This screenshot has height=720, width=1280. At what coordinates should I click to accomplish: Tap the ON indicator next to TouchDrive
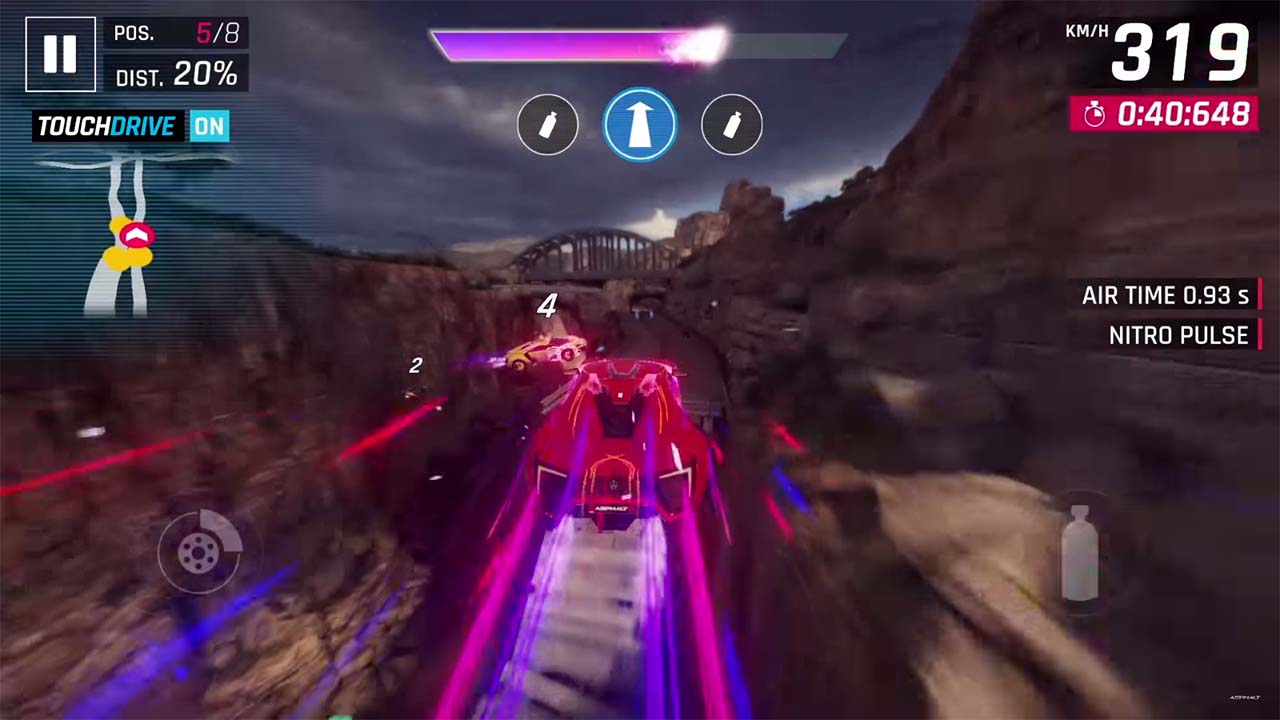(209, 127)
